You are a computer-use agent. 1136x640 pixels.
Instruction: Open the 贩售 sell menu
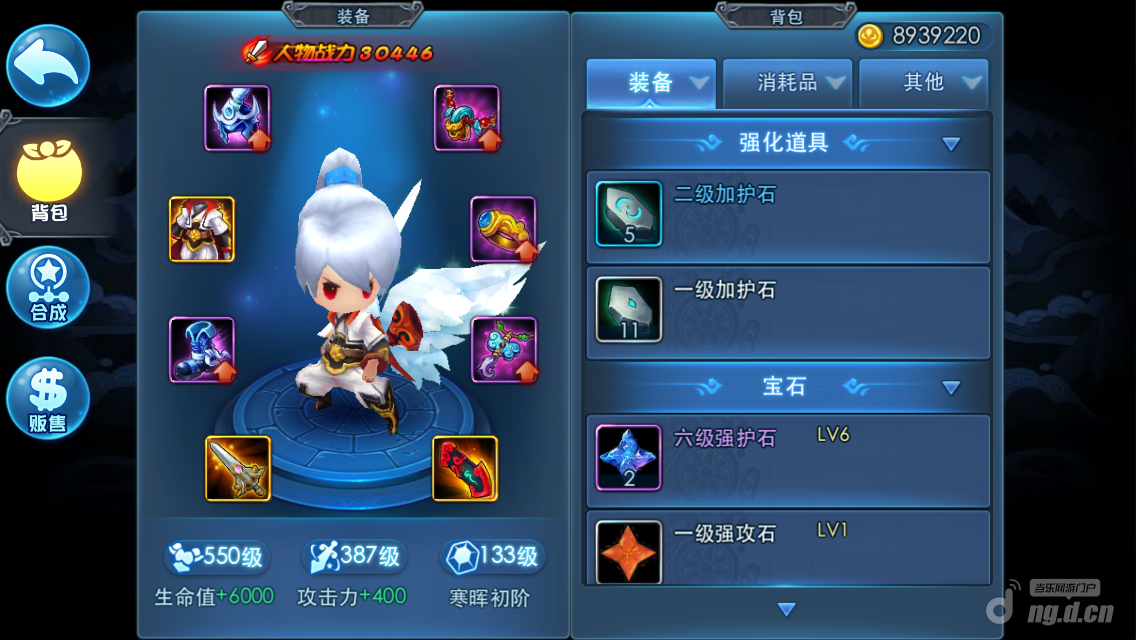(48, 398)
